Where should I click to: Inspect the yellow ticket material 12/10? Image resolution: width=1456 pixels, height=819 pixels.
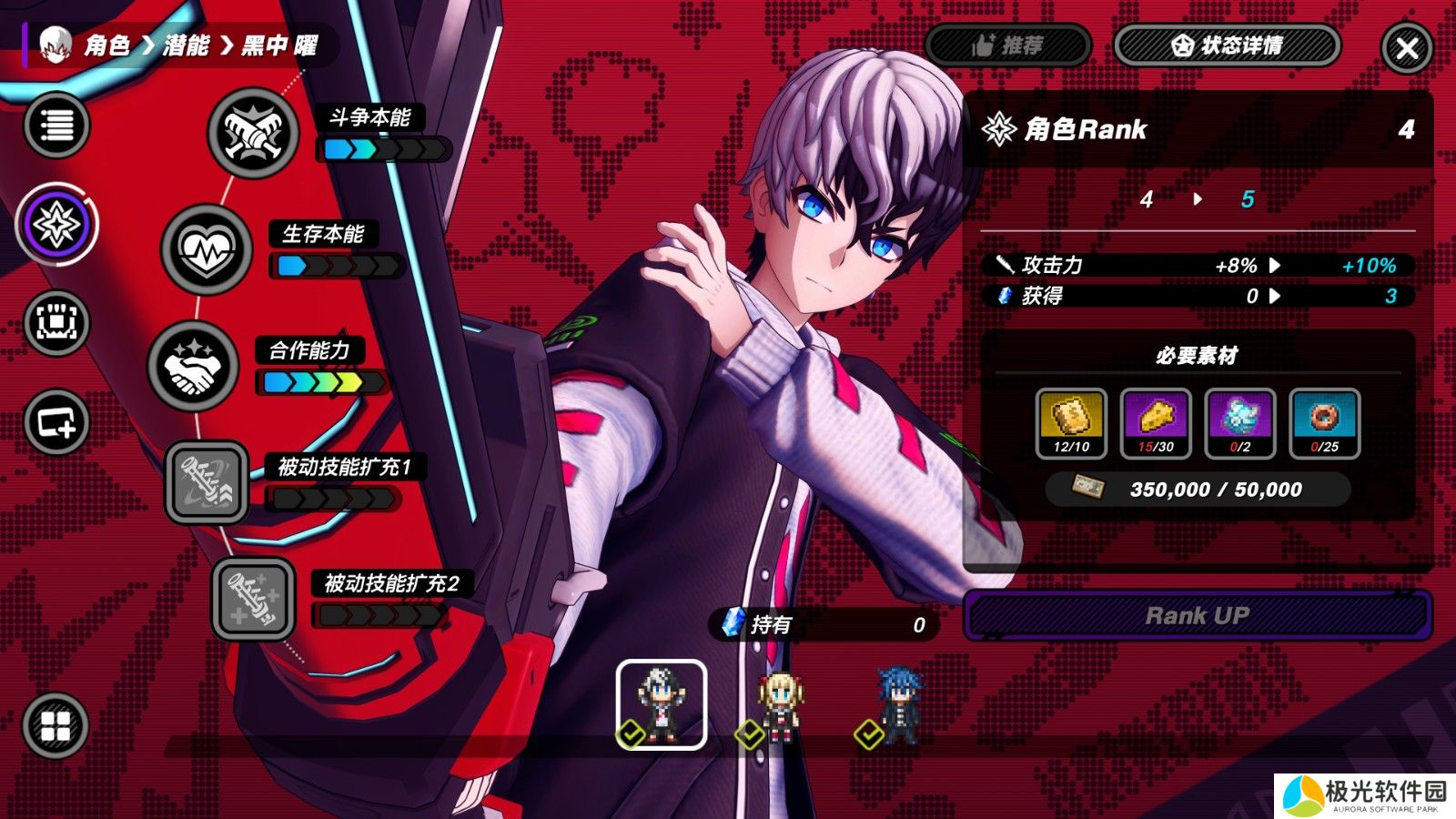coord(1071,423)
